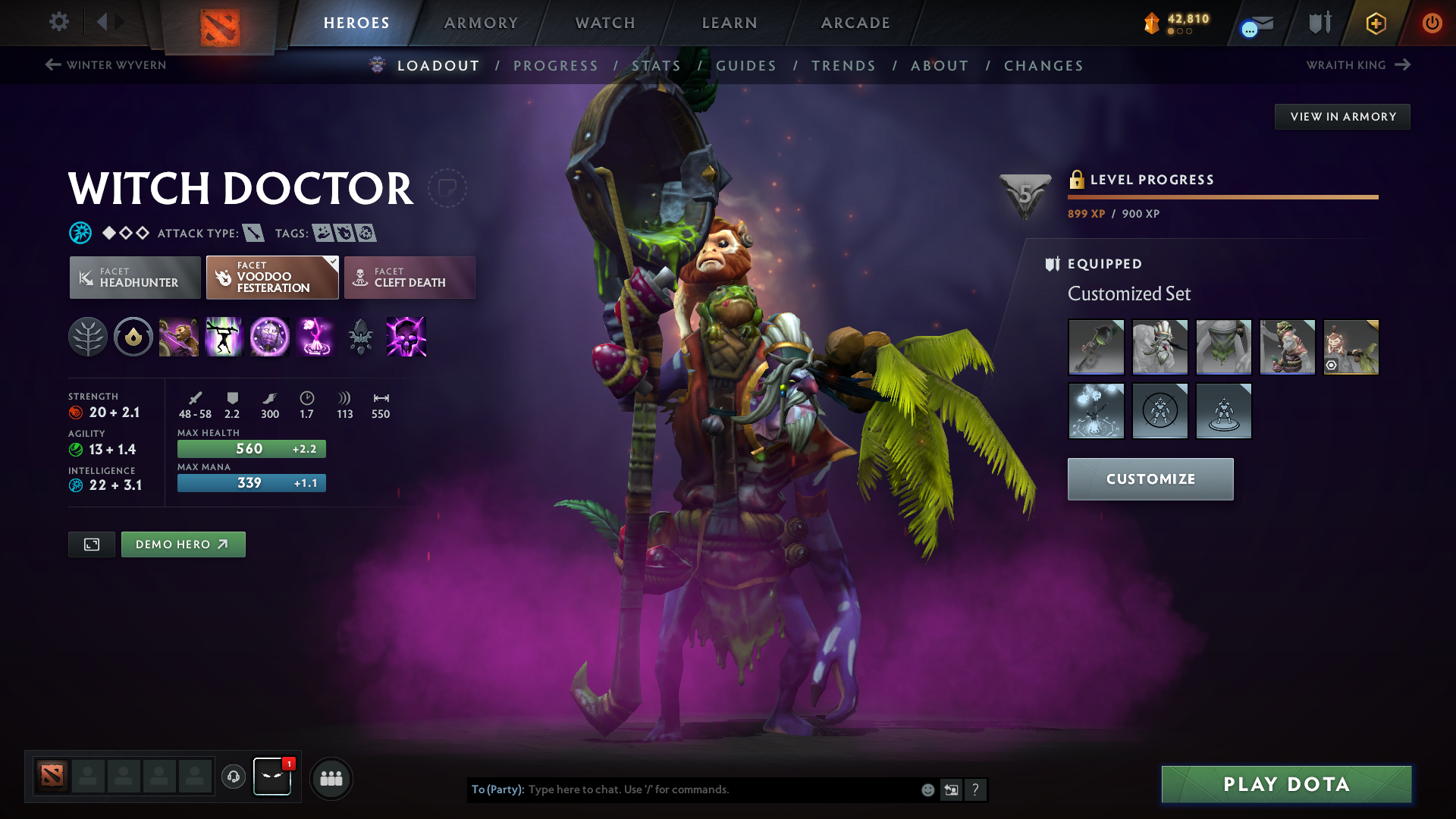The image size is (1456, 819).
Task: Open the Voodoo Restoration ability icon
Action: 224,337
